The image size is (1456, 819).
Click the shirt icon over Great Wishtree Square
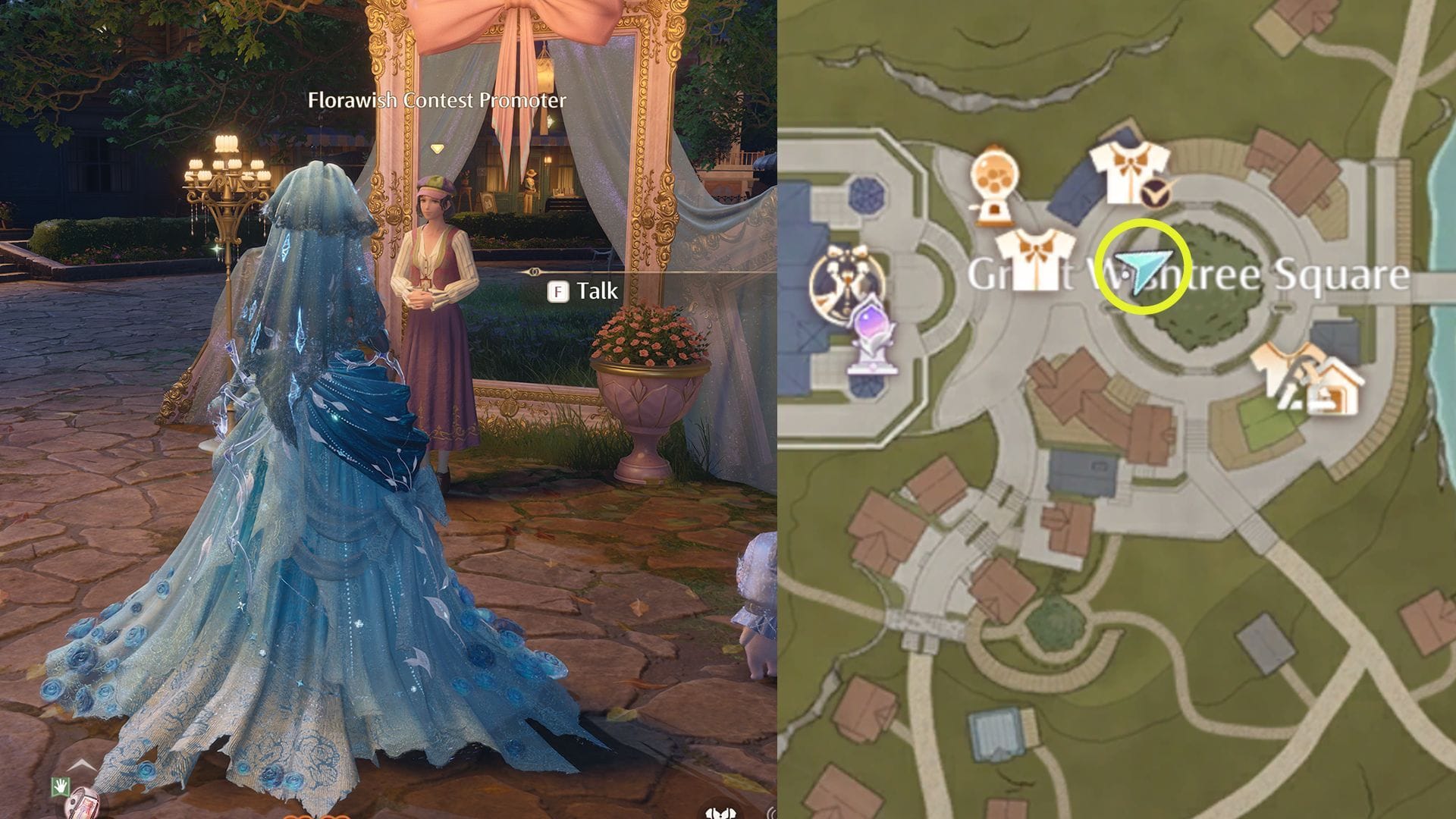tap(1037, 258)
